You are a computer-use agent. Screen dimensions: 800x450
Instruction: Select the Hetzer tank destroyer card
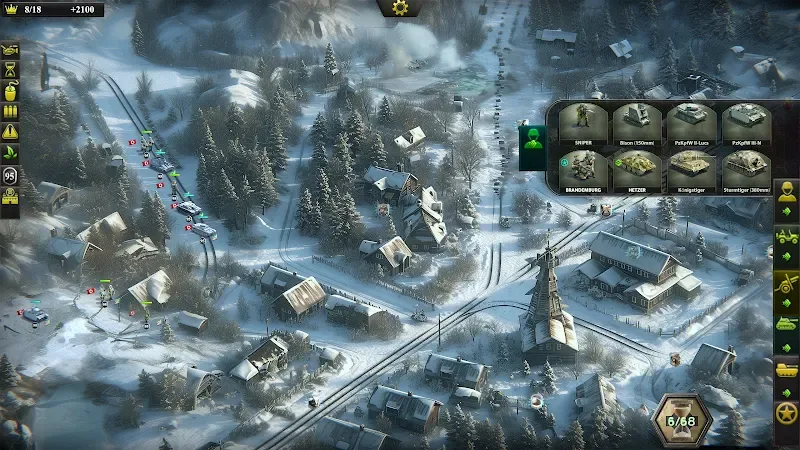coord(637,170)
